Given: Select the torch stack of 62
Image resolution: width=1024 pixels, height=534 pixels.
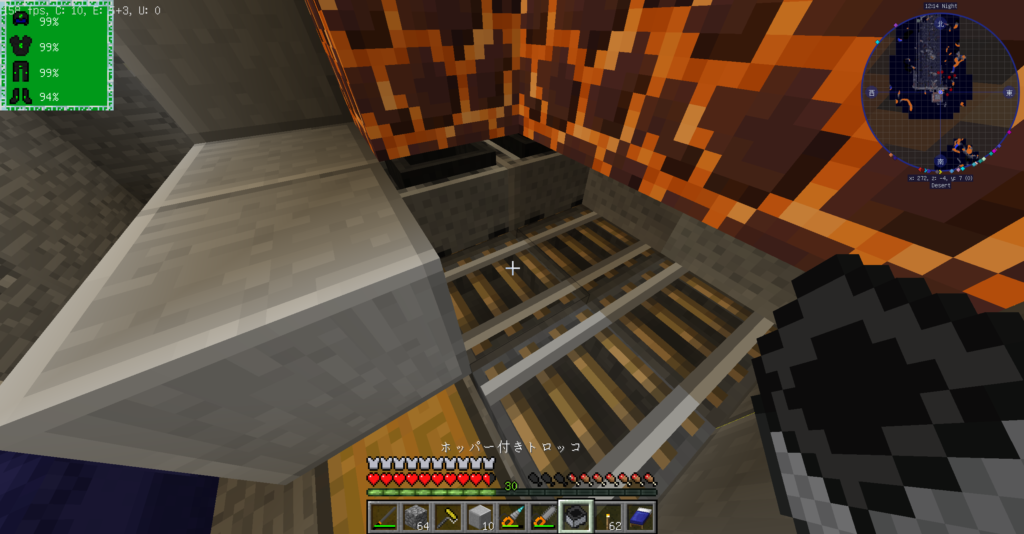Looking at the screenshot, I should pyautogui.click(x=607, y=516).
